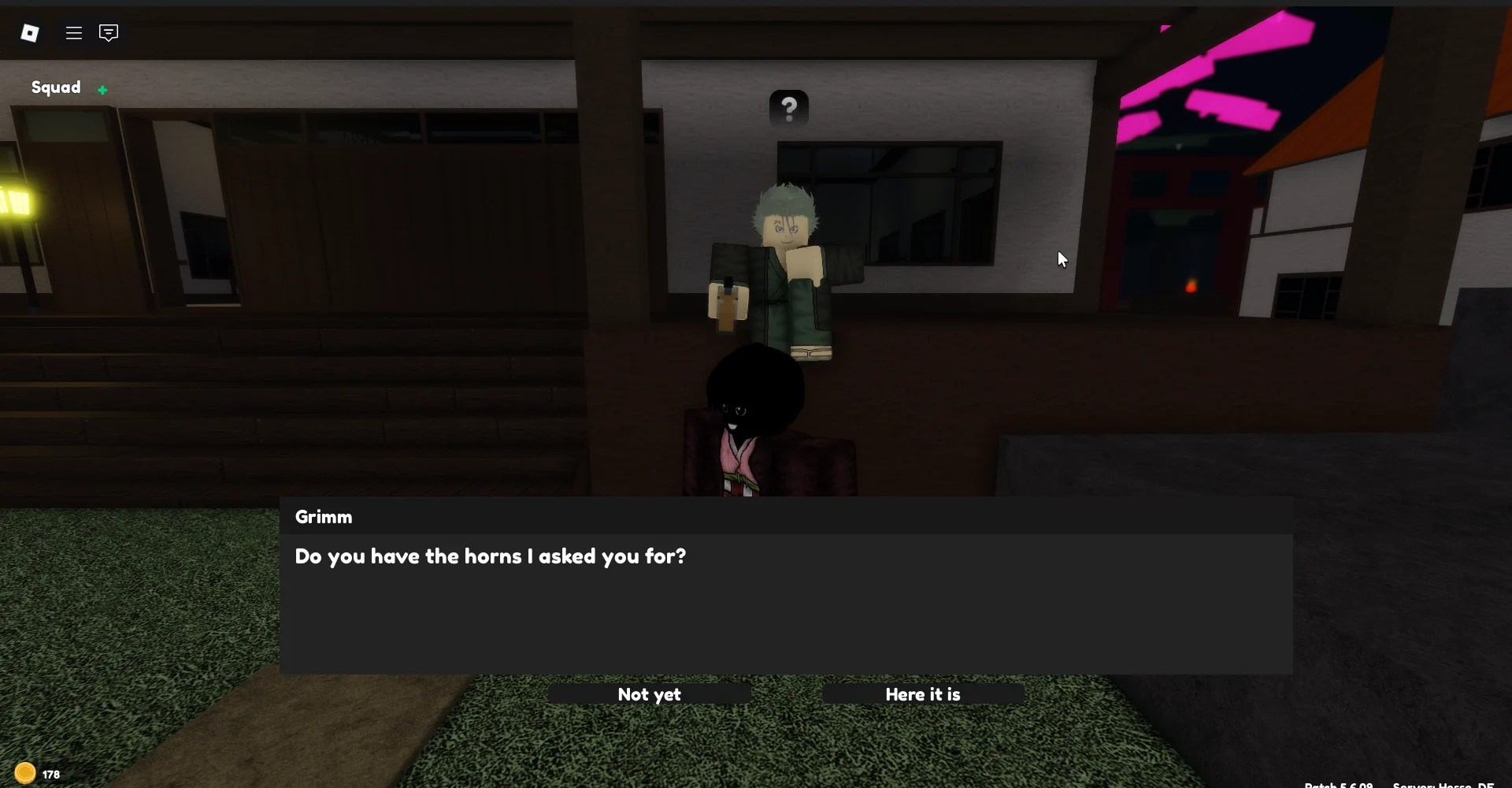Click the dialogue text asking about horns

[x=490, y=556]
